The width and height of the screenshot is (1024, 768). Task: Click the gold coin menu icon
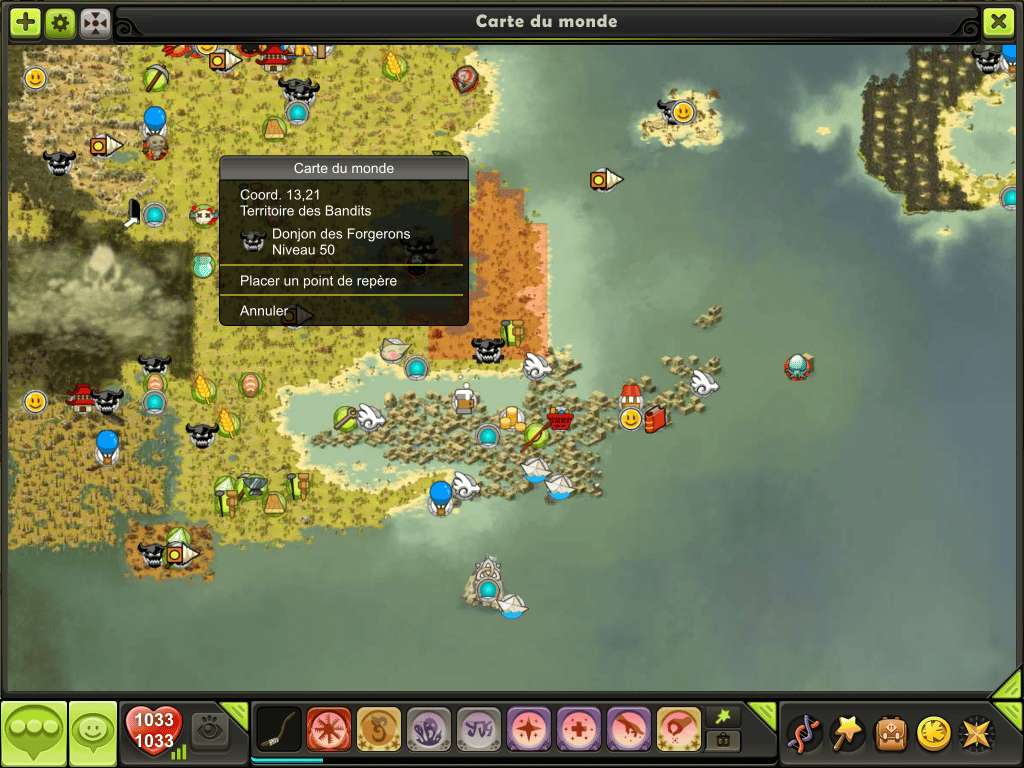pos(933,733)
